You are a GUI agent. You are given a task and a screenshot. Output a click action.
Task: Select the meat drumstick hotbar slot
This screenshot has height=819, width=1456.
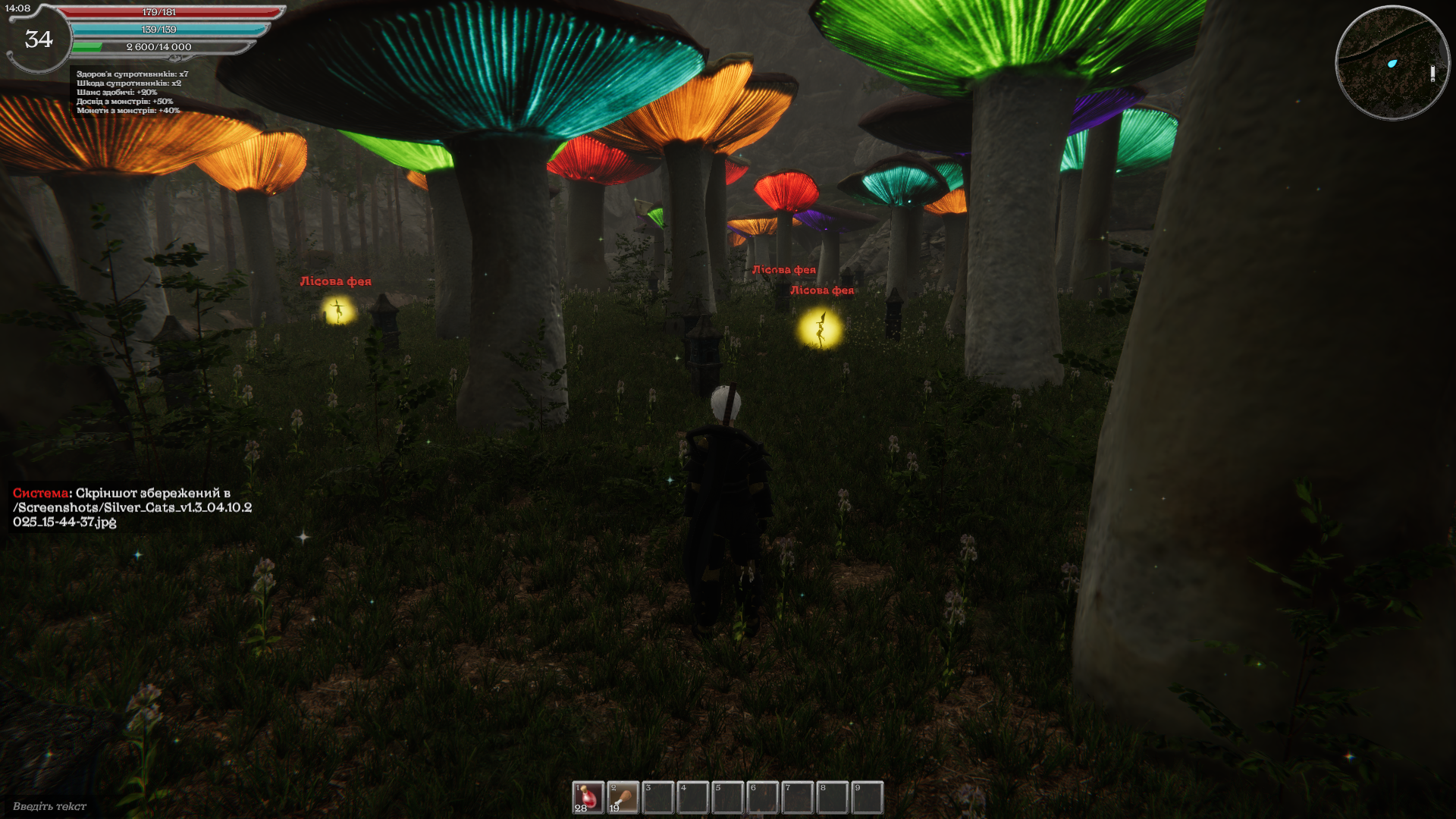(x=623, y=798)
